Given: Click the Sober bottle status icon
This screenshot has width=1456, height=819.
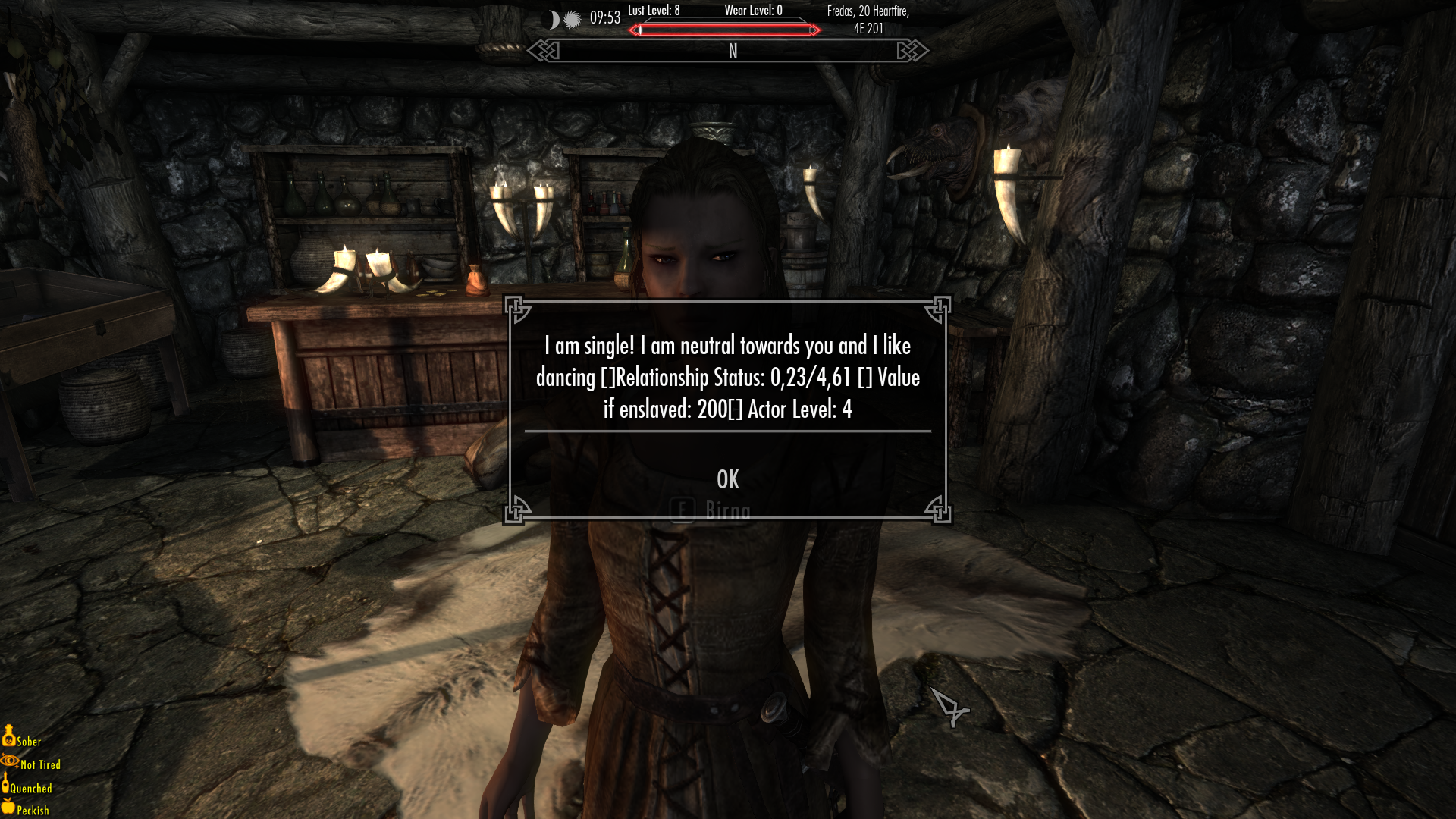Looking at the screenshot, I should [x=9, y=737].
